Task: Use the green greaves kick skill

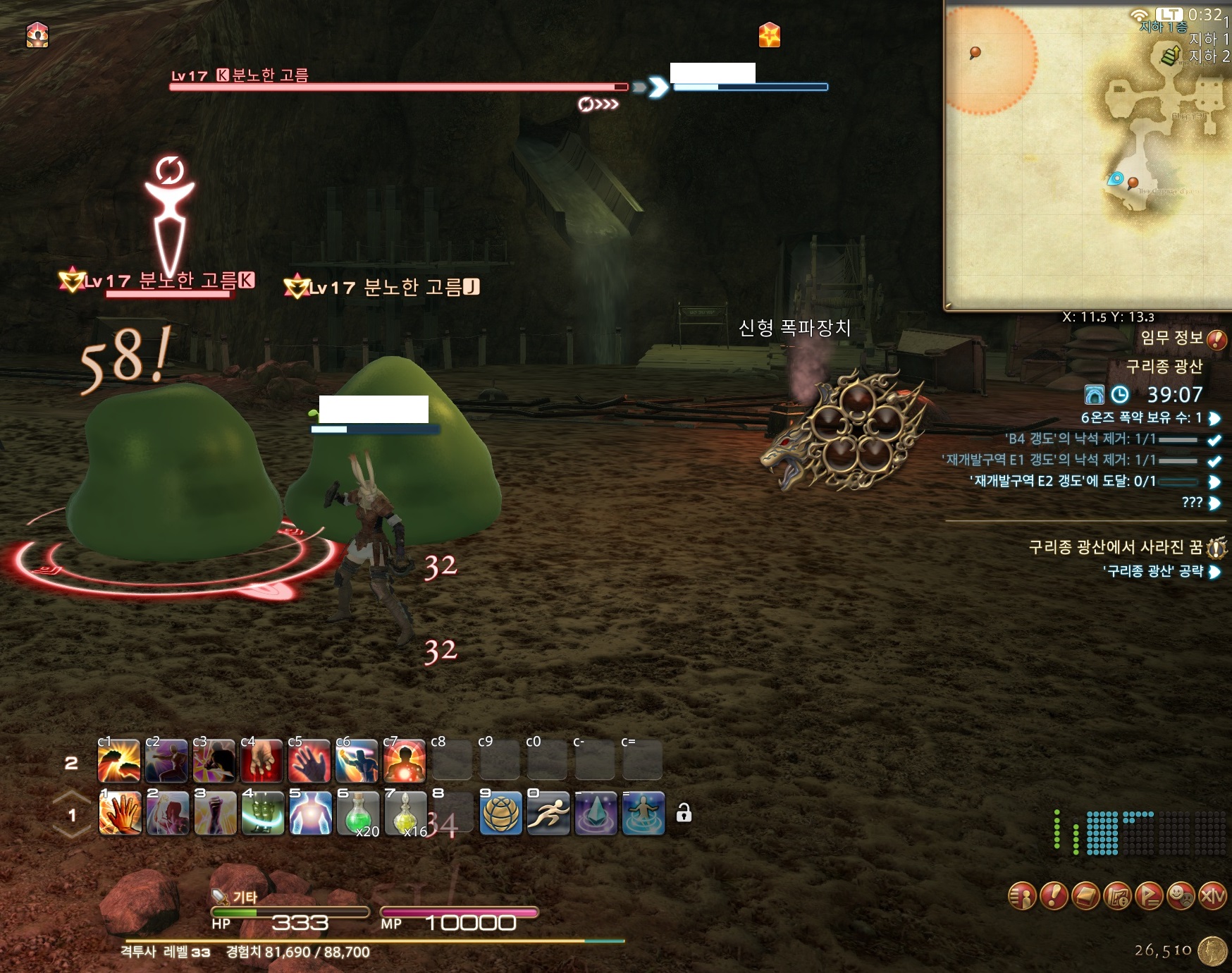Action: (x=263, y=813)
